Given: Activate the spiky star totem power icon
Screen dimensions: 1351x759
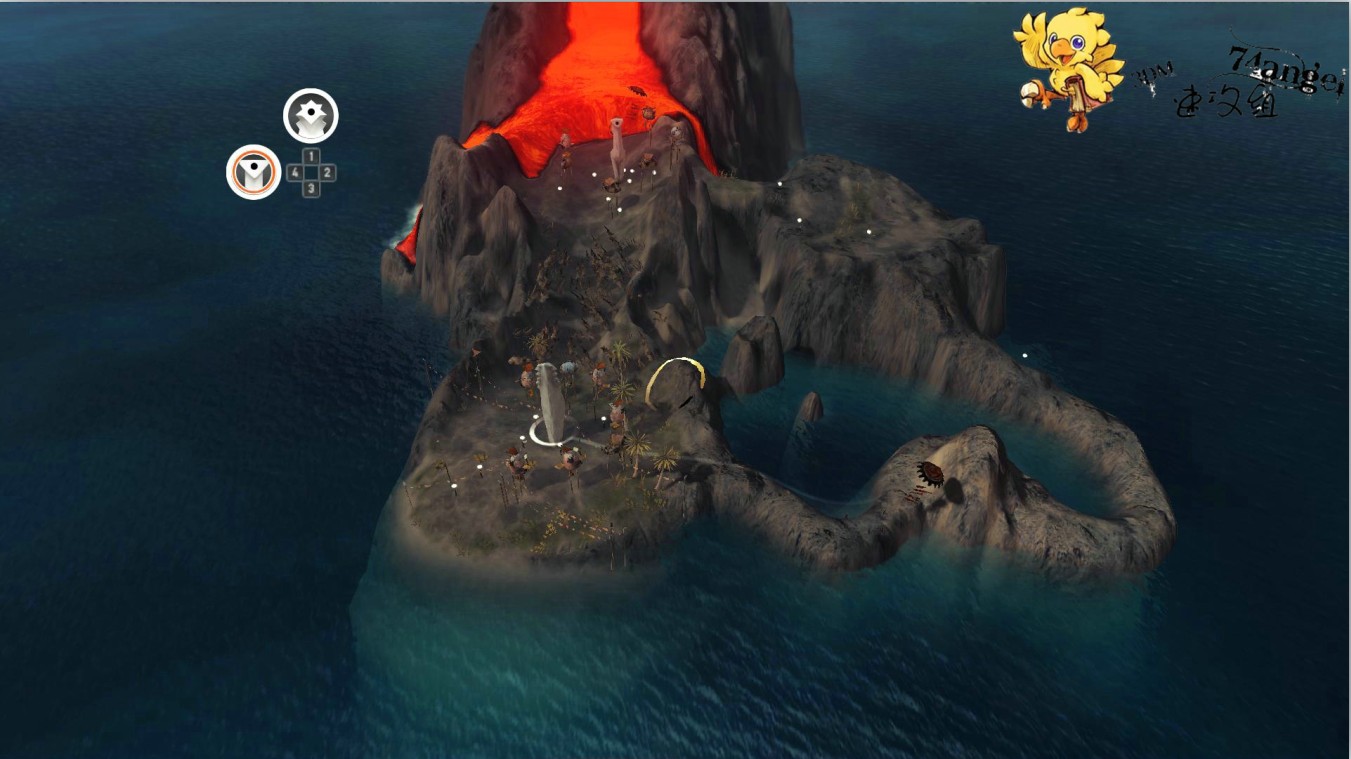Looking at the screenshot, I should pos(311,116).
